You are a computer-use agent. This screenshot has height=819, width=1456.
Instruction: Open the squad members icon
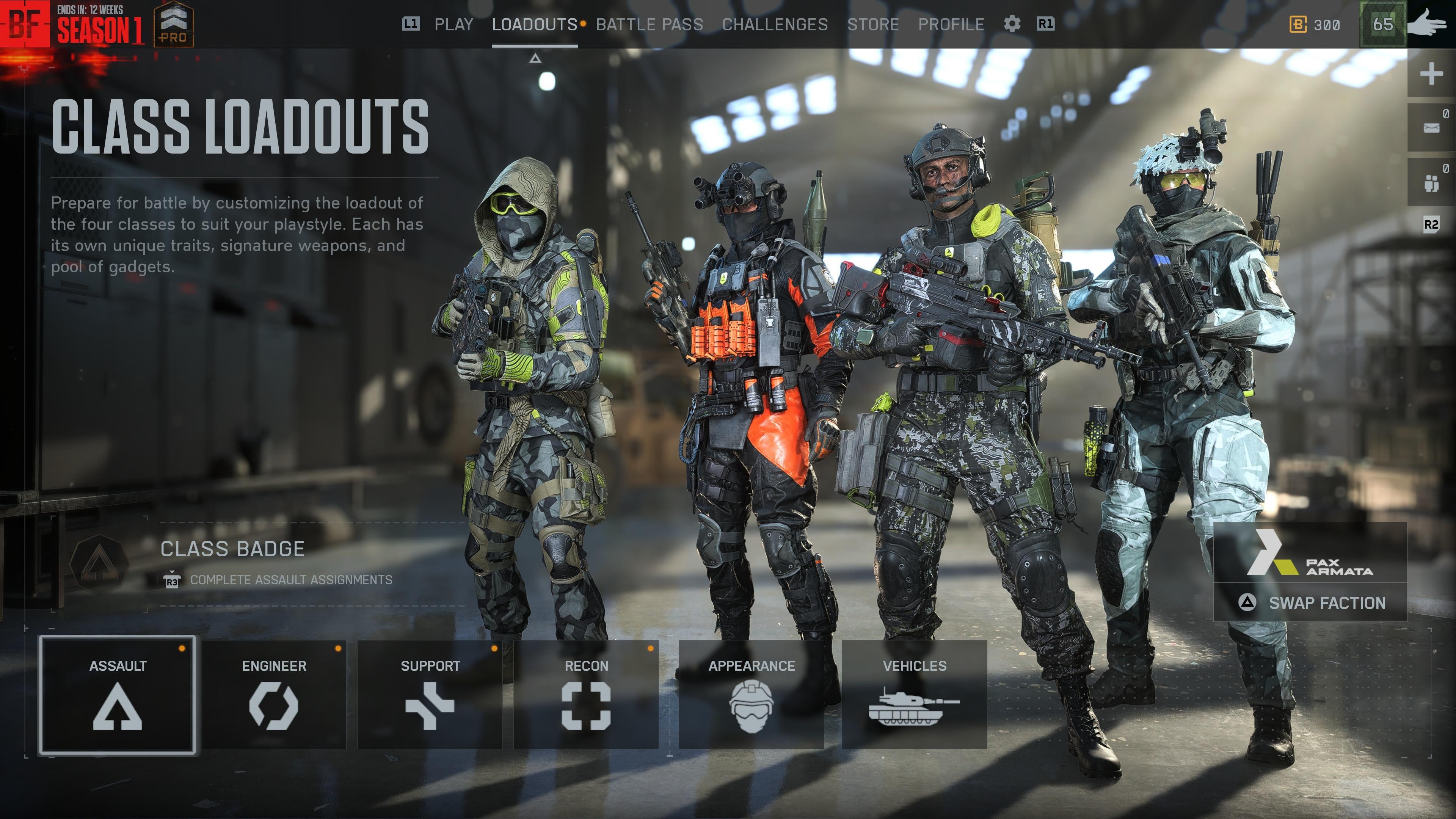(x=1431, y=182)
